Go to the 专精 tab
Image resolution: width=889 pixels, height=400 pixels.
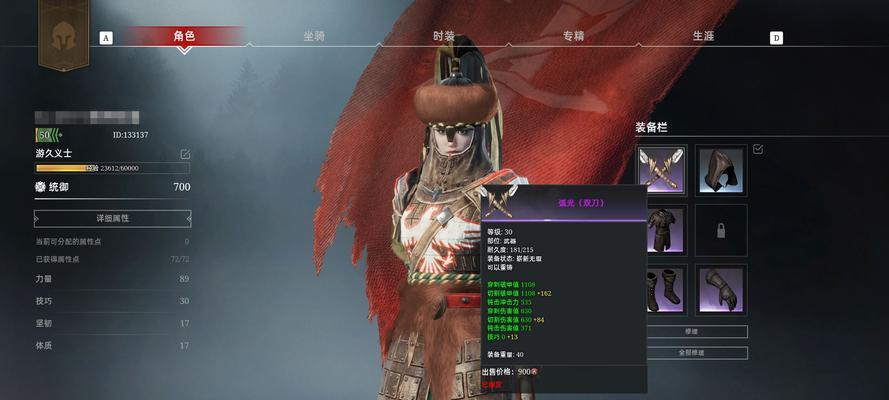[x=573, y=36]
